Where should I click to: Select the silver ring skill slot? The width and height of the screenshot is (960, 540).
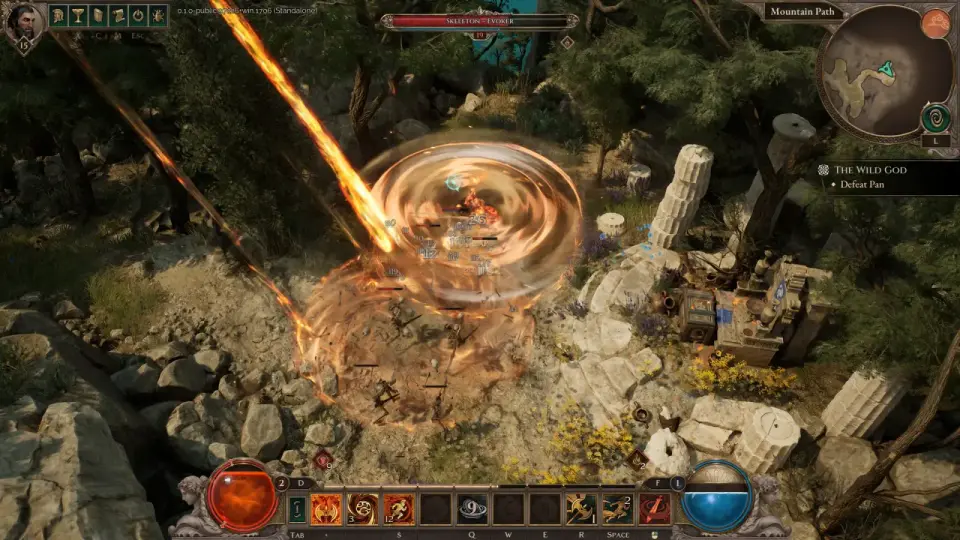pos(471,509)
